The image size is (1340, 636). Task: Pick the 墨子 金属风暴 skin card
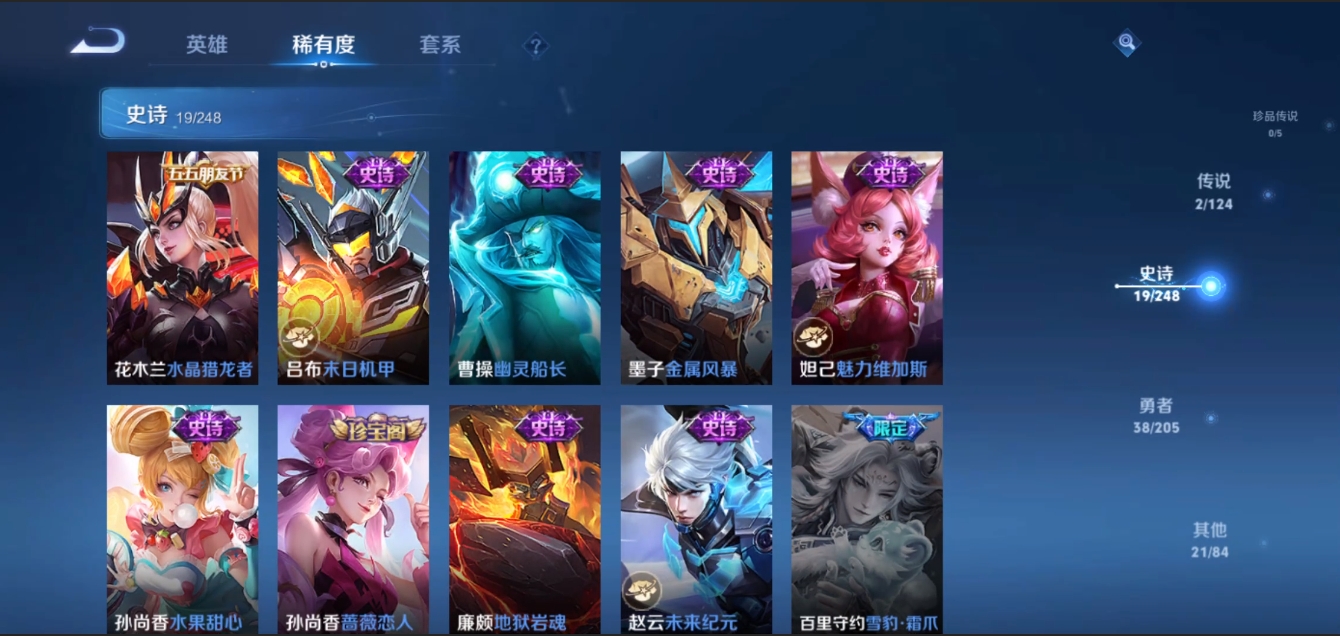[x=696, y=267]
